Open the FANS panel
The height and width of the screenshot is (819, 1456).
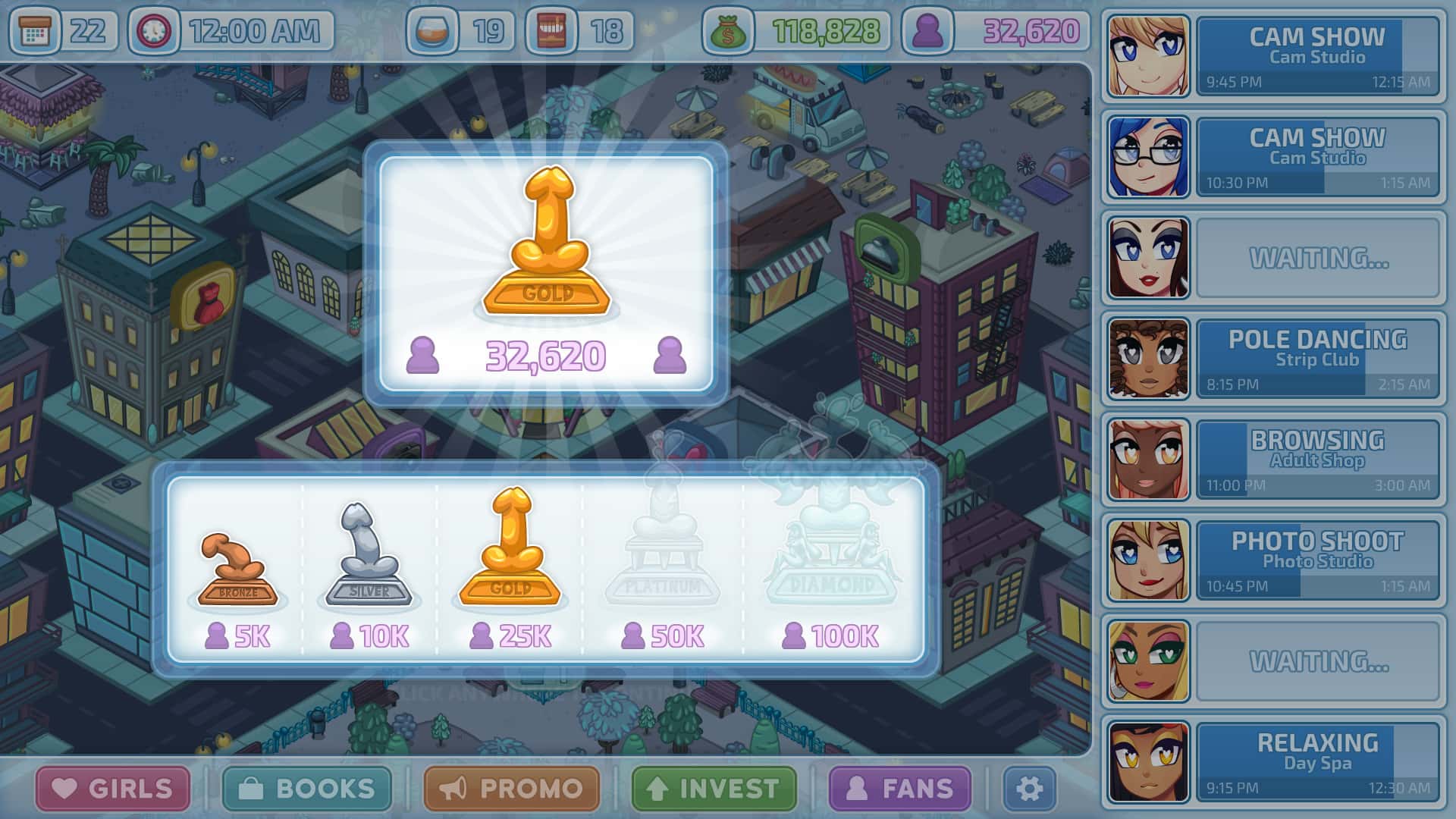click(x=899, y=789)
